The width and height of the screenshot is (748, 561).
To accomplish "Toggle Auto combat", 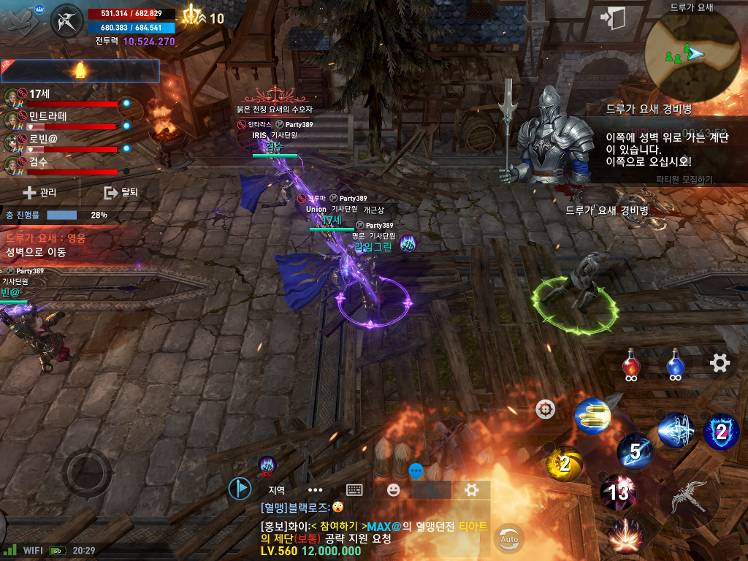I will [x=509, y=538].
